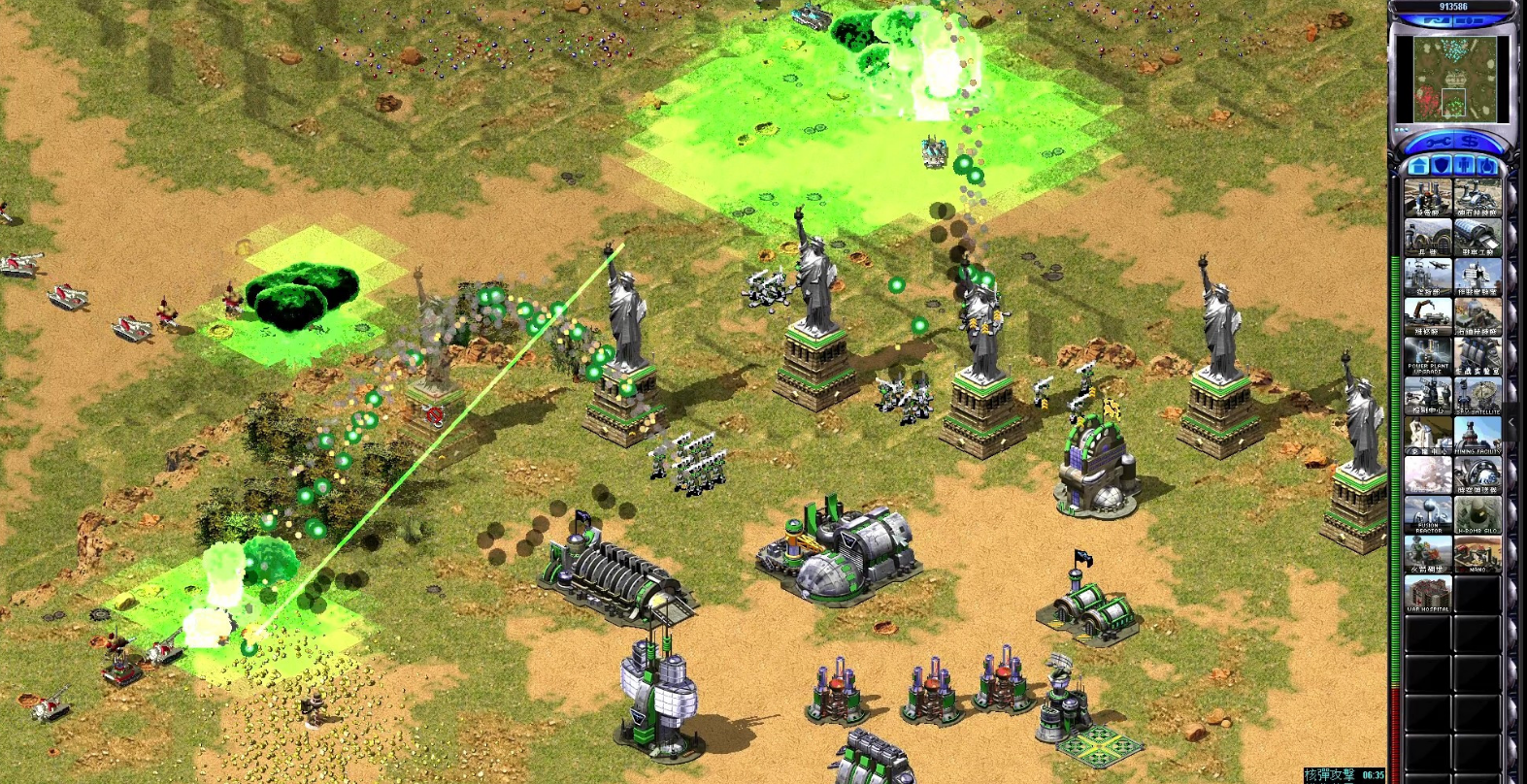
Task: Activate the wrench repair button
Action: coord(1433,142)
